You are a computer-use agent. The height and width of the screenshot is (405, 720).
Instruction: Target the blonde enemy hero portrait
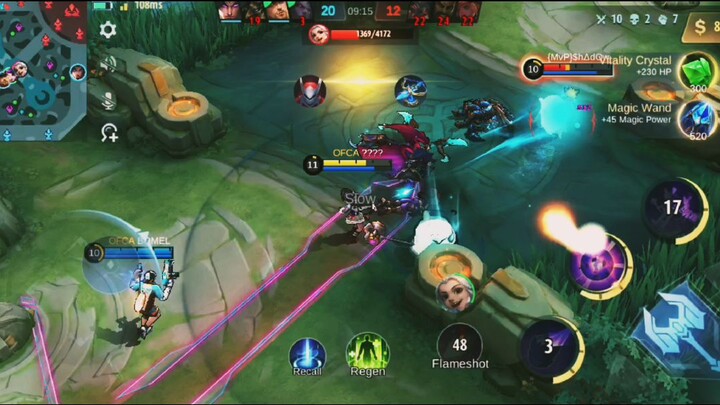pos(454,294)
